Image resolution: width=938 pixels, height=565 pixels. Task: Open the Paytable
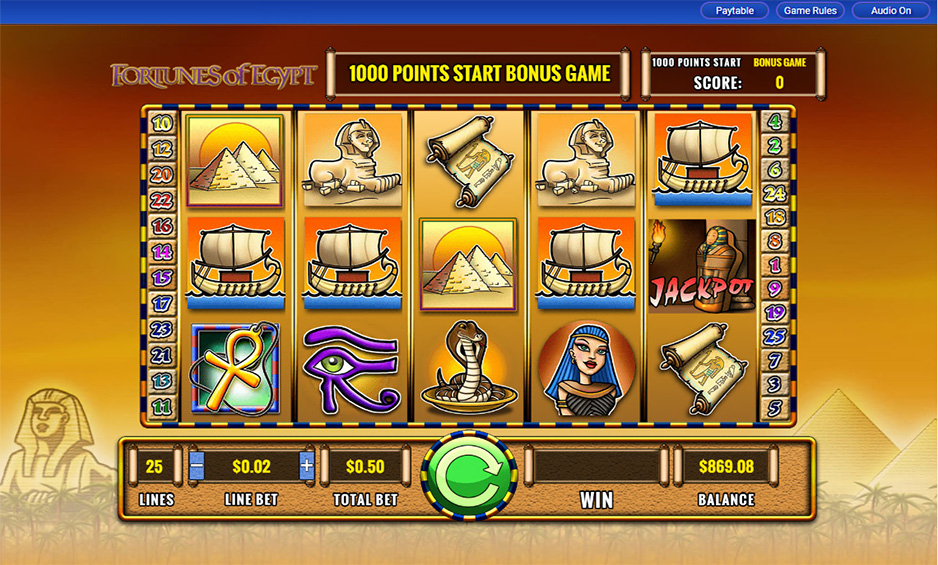click(x=735, y=11)
